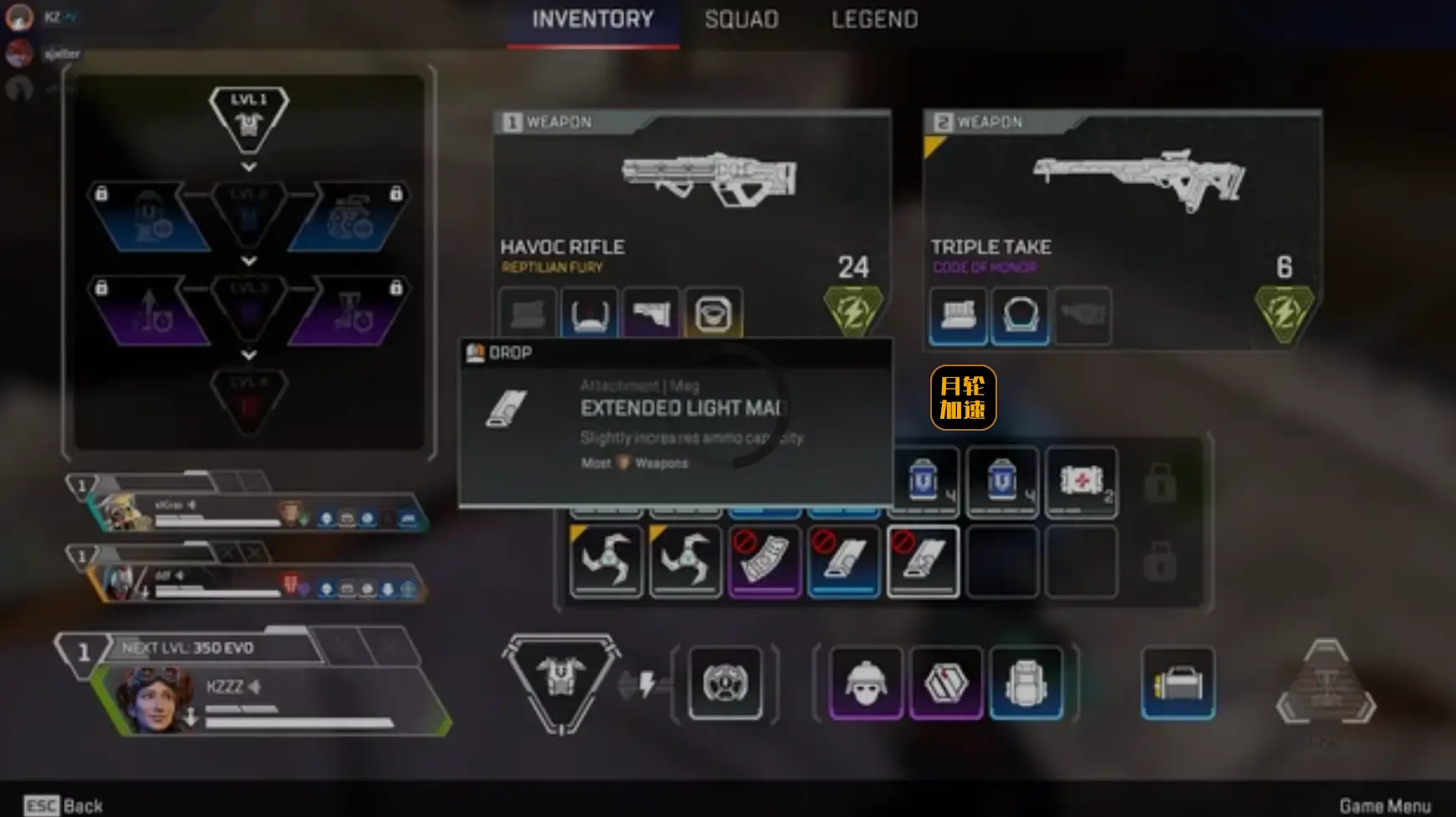Viewport: 1456px width, 817px height.
Task: Select the Inventory tab
Action: click(593, 19)
